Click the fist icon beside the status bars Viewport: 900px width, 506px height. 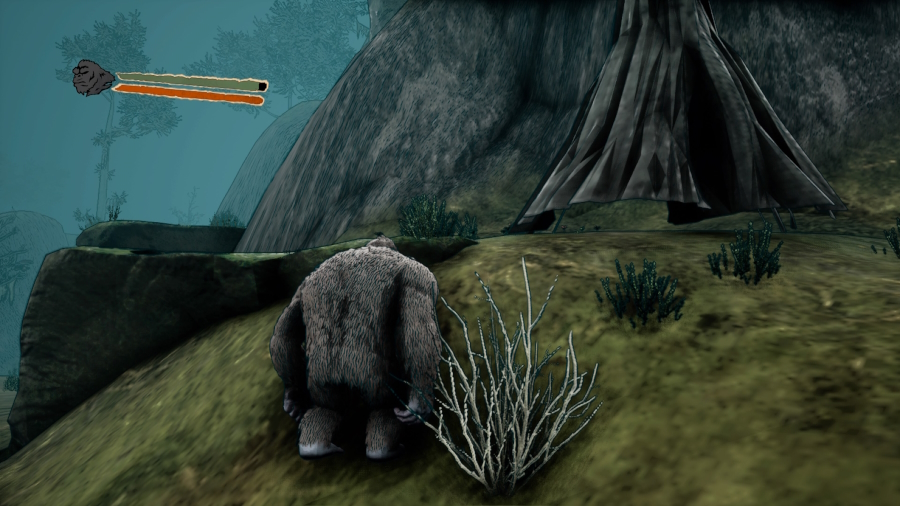(94, 77)
